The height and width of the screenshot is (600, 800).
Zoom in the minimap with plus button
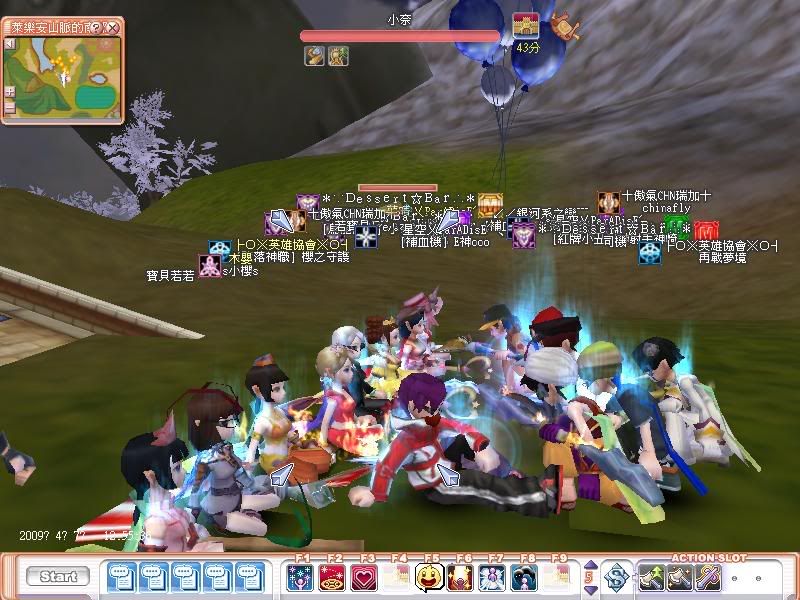pyautogui.click(x=10, y=90)
